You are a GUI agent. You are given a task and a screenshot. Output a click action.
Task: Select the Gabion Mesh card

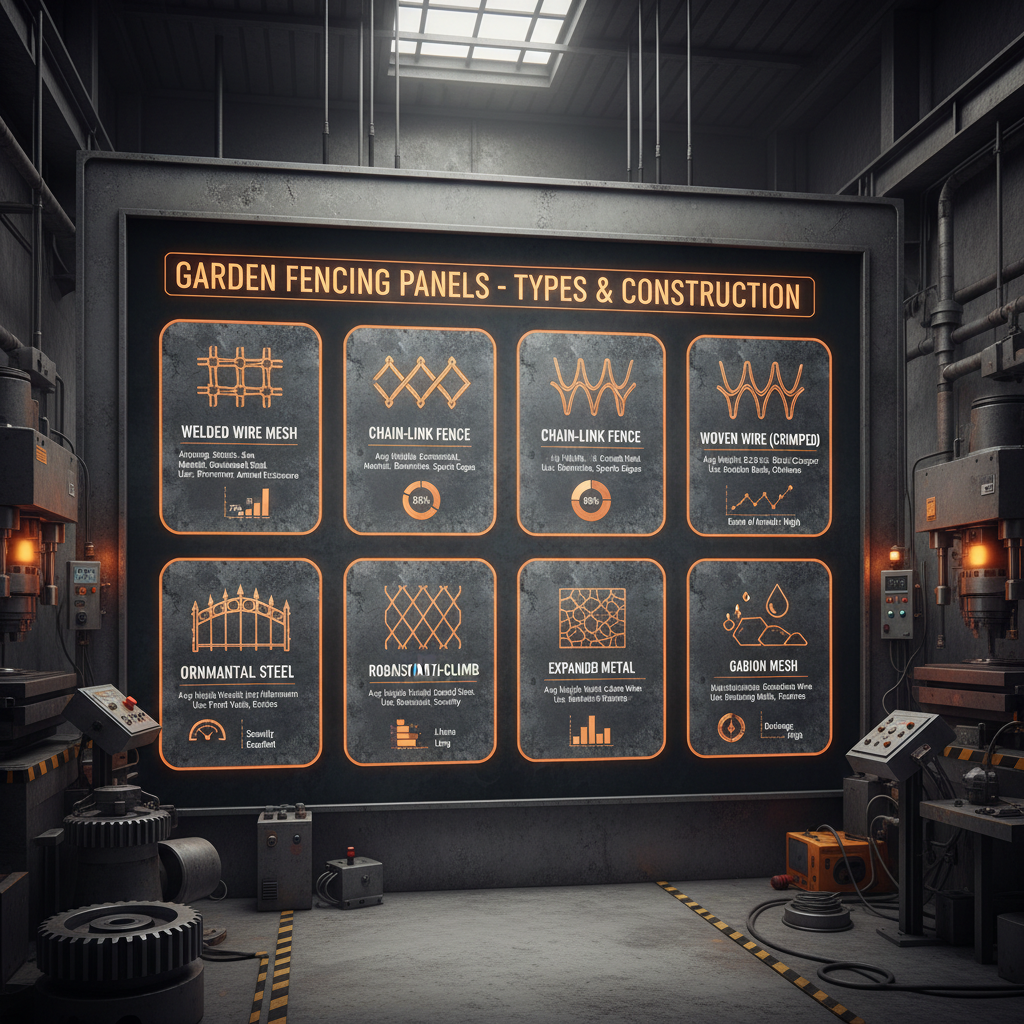[760, 657]
